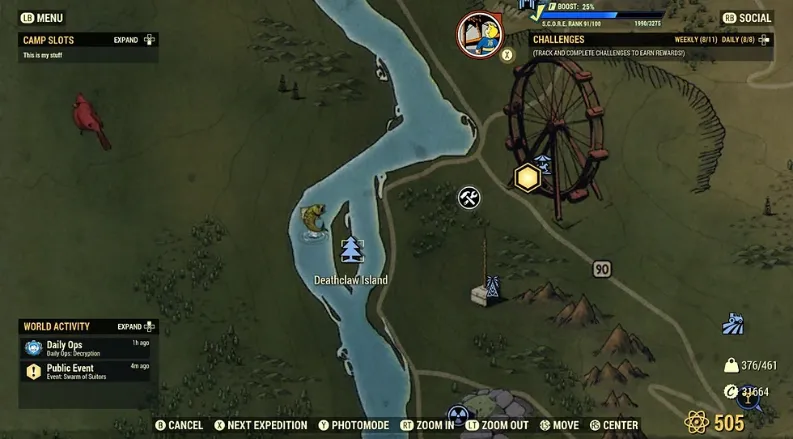Click the crossed hammers workshop marker
Image resolution: width=793 pixels, height=439 pixels.
[469, 197]
